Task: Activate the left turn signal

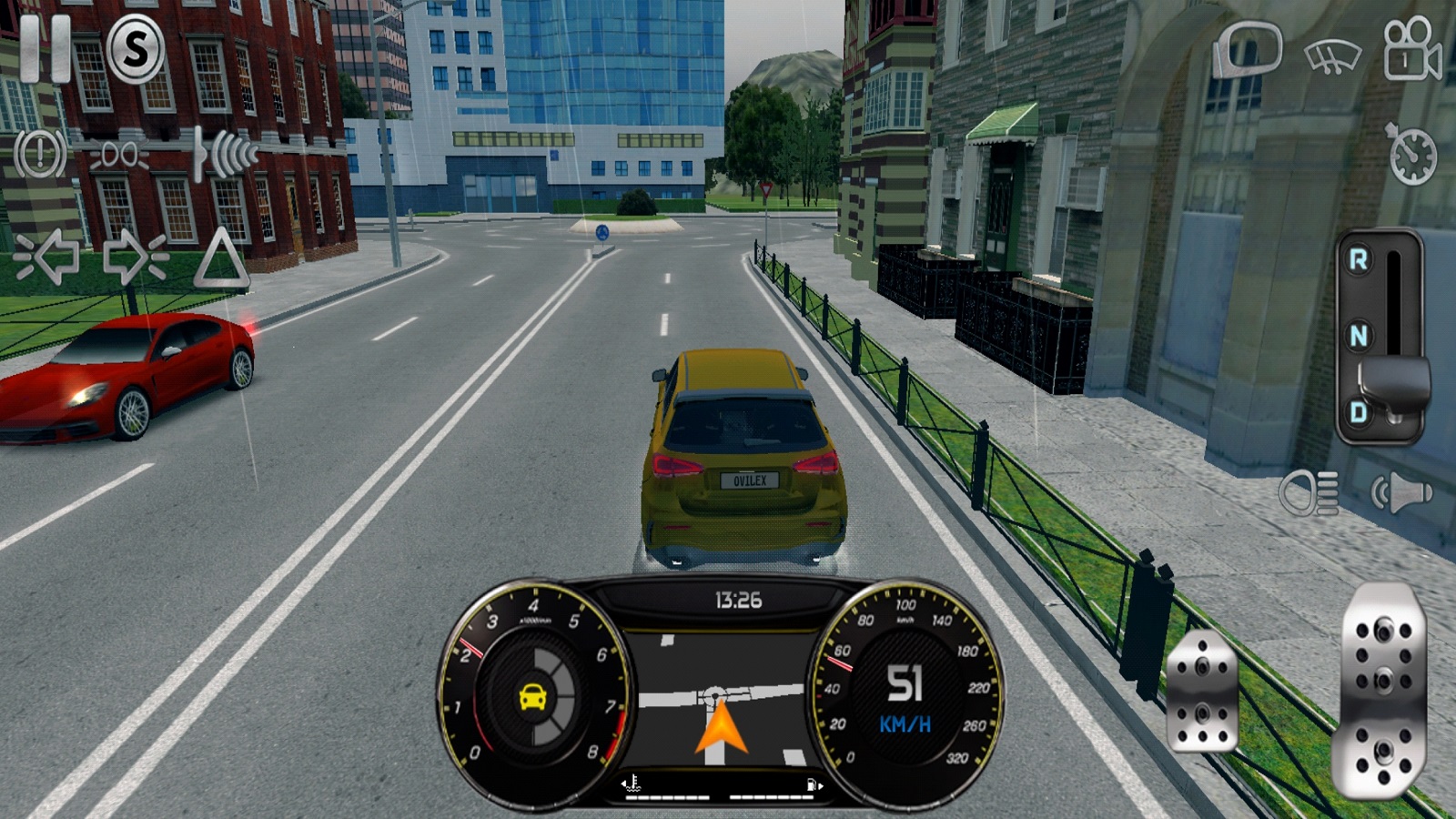Action: click(47, 258)
